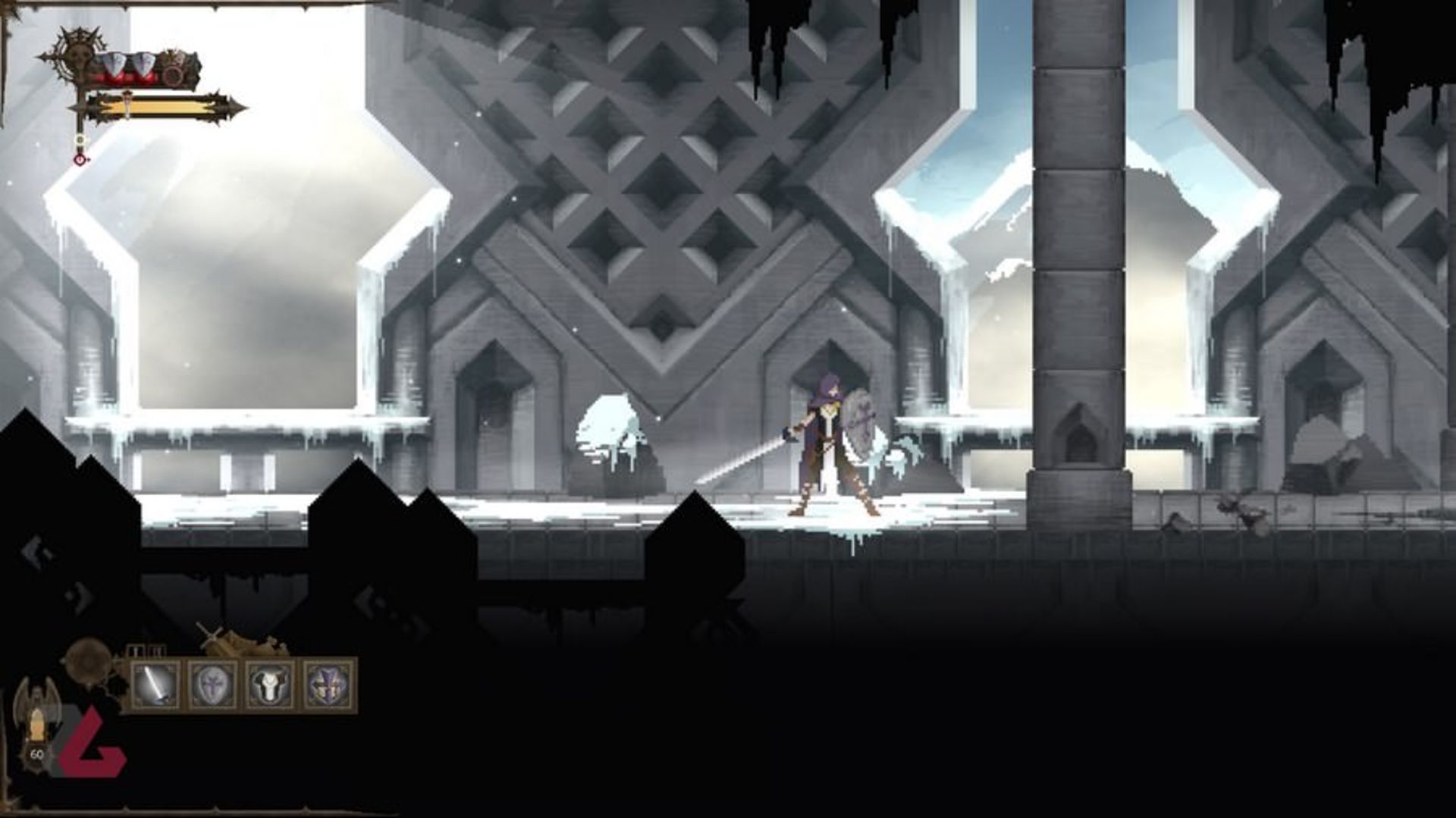Select the grey shield equipment slot
This screenshot has width=1456, height=818.
coord(214,685)
